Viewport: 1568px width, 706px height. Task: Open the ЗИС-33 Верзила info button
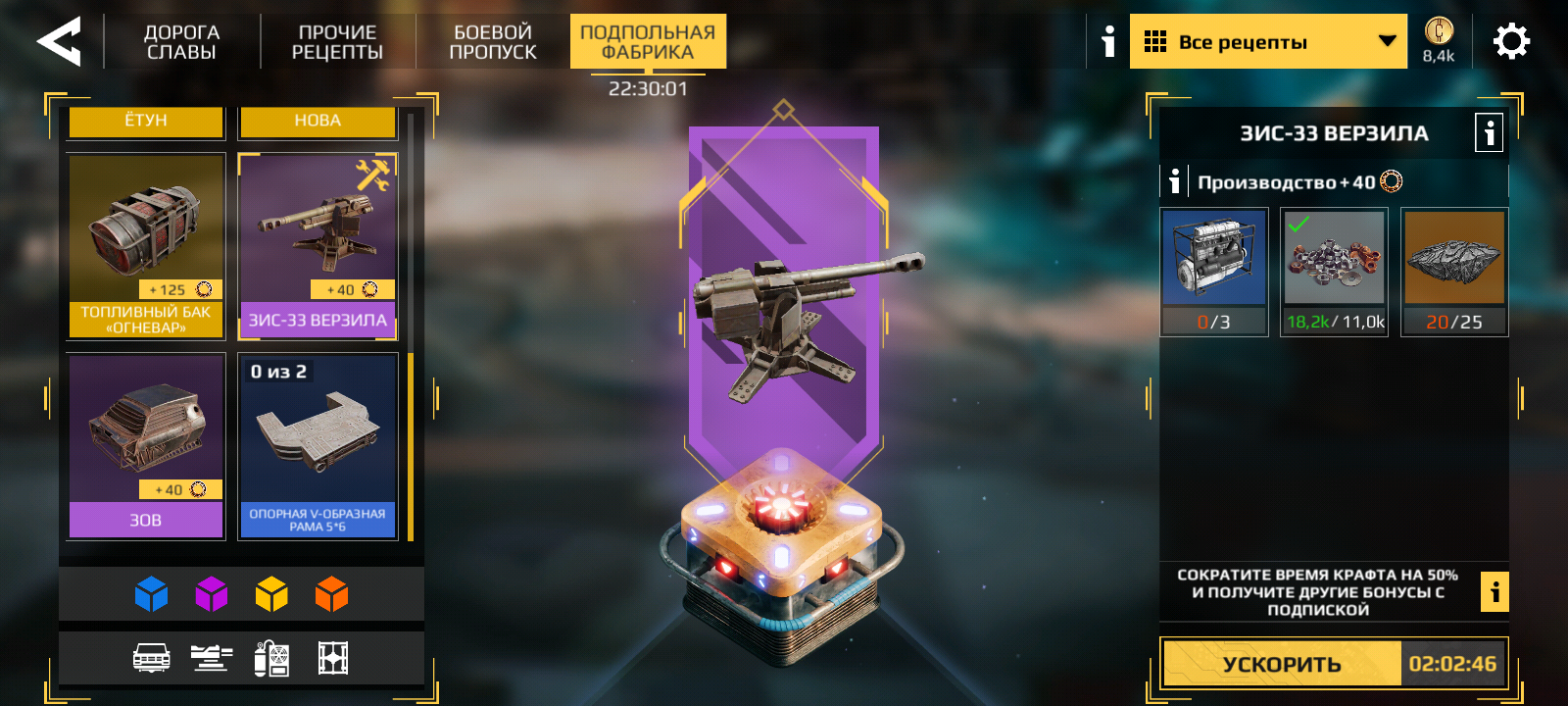click(x=1489, y=132)
